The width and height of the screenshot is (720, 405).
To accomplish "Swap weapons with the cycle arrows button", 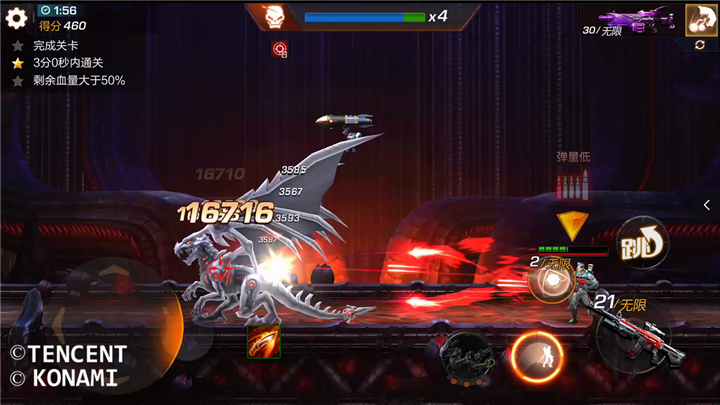I will tap(699, 45).
